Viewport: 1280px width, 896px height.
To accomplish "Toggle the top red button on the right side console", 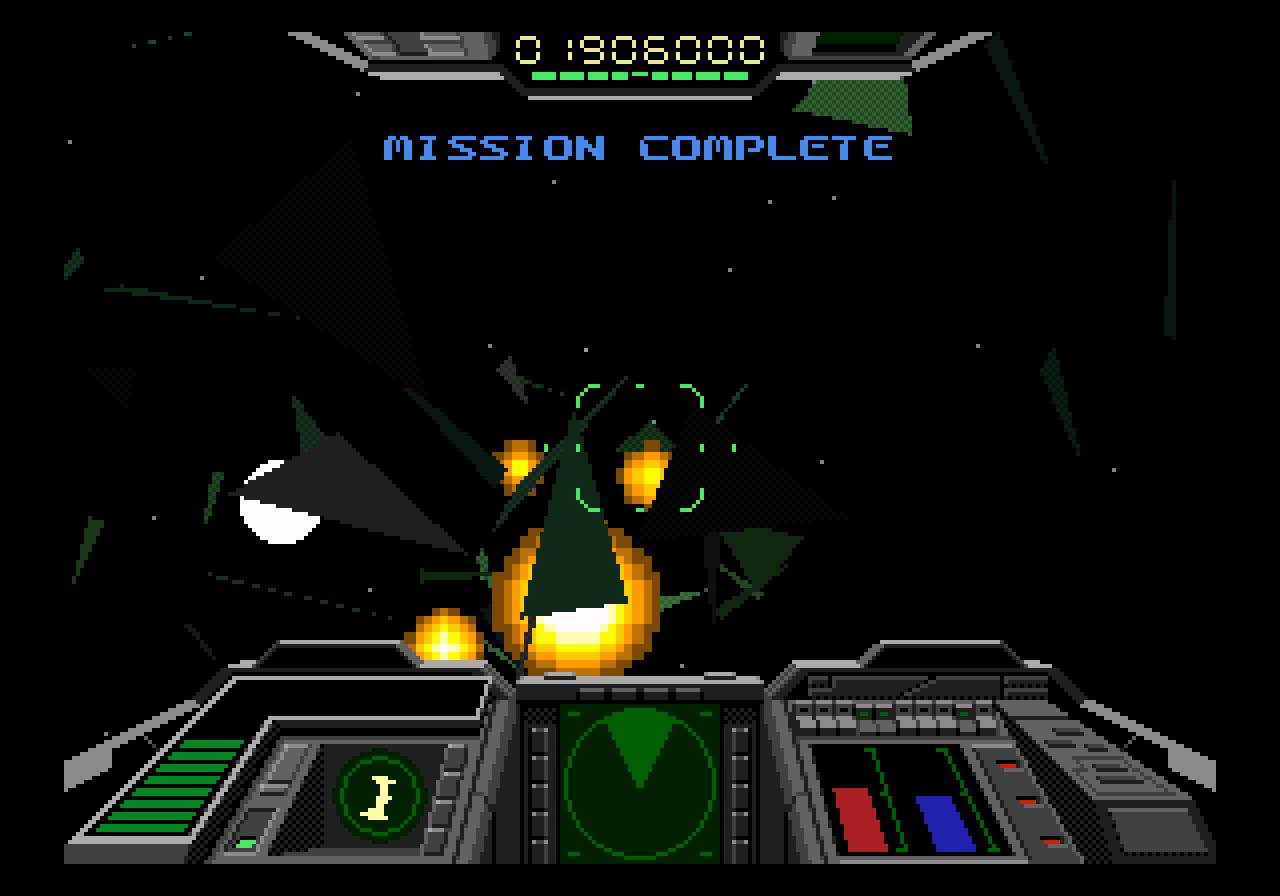I will tap(1008, 767).
